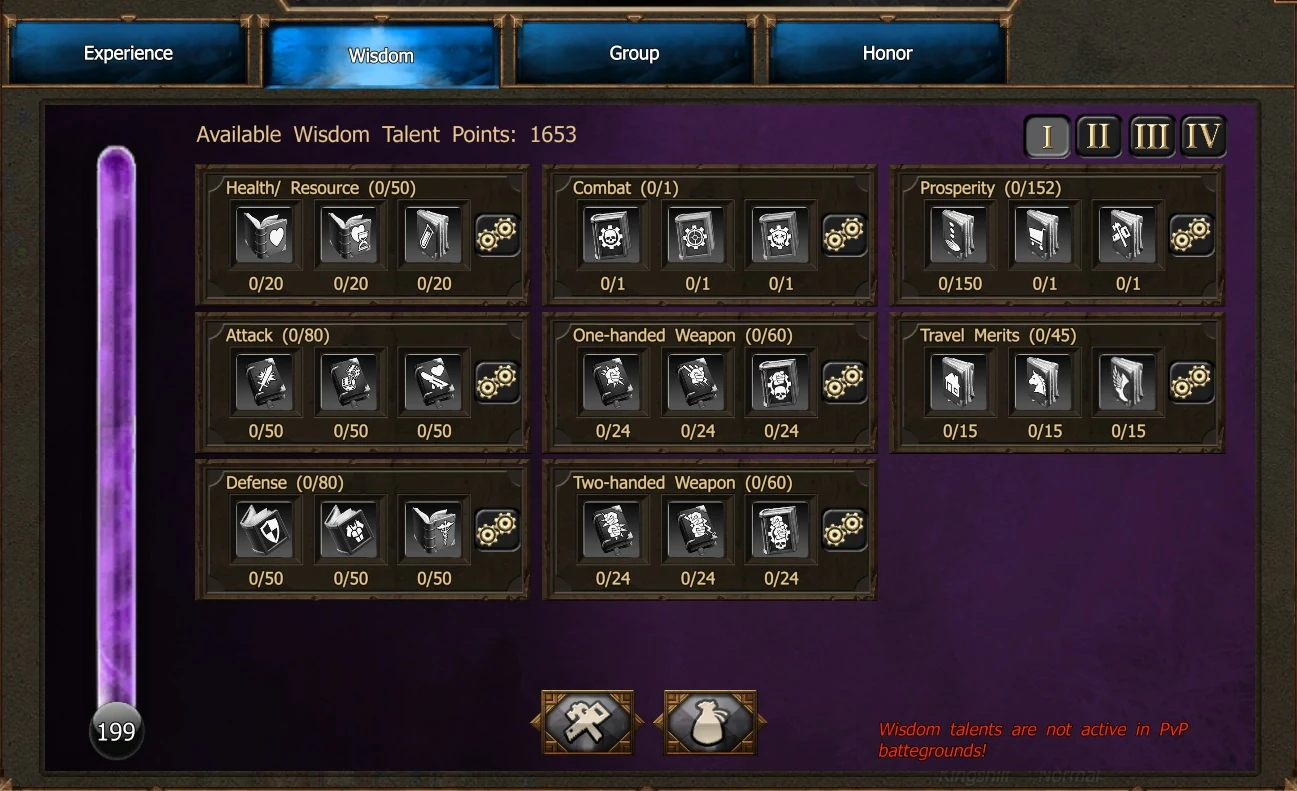
Task: Select the Health/Resource heart talent book
Action: click(265, 234)
